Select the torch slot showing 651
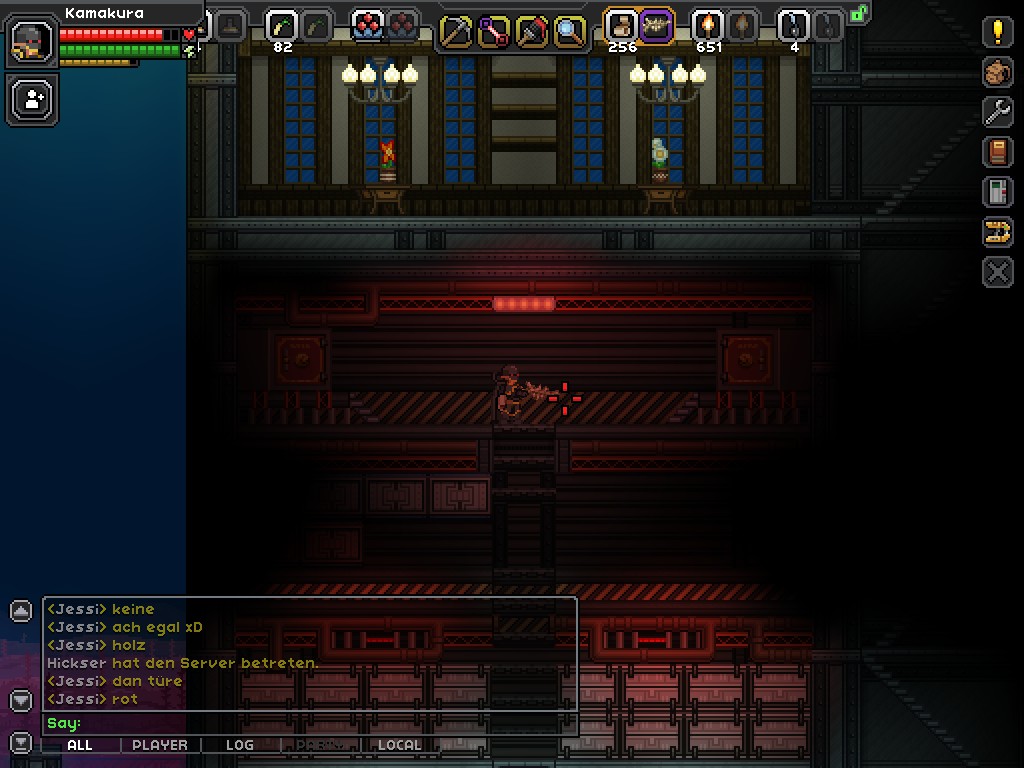The width and height of the screenshot is (1024, 768). pos(707,25)
